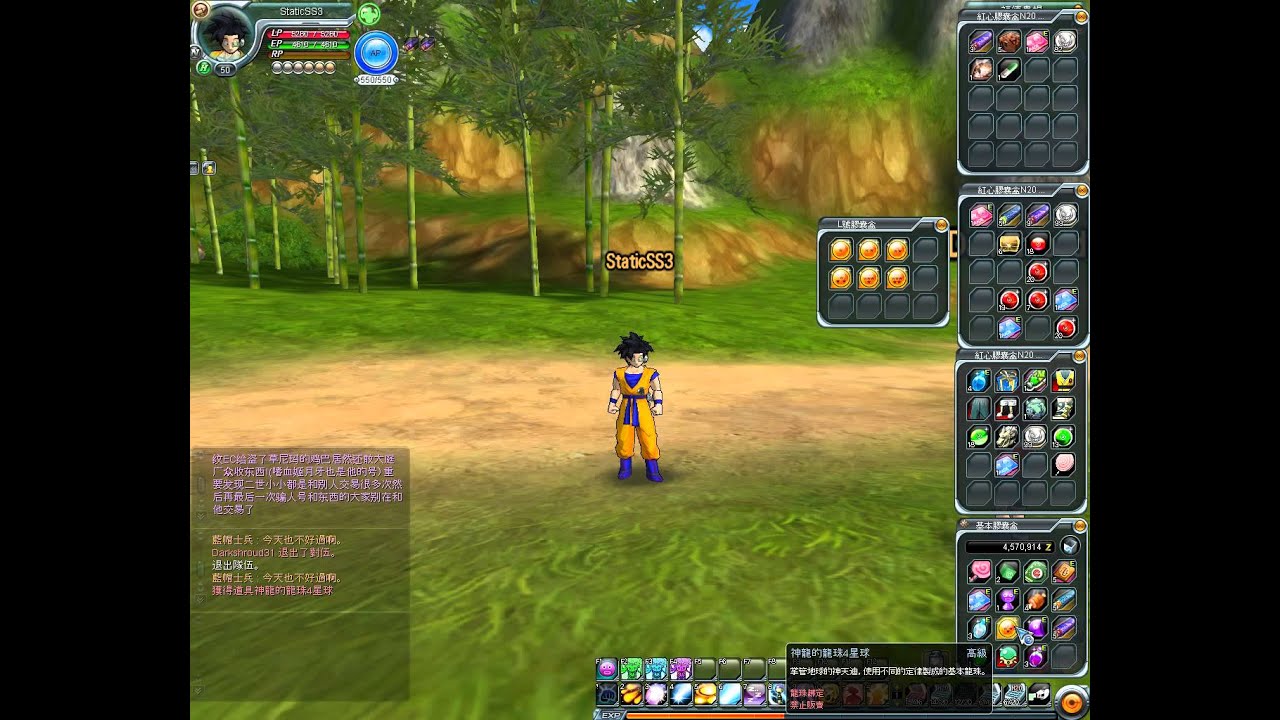Screen dimensions: 1280x720
Task: Use the fist punch skill in slot 1
Action: click(x=607, y=694)
